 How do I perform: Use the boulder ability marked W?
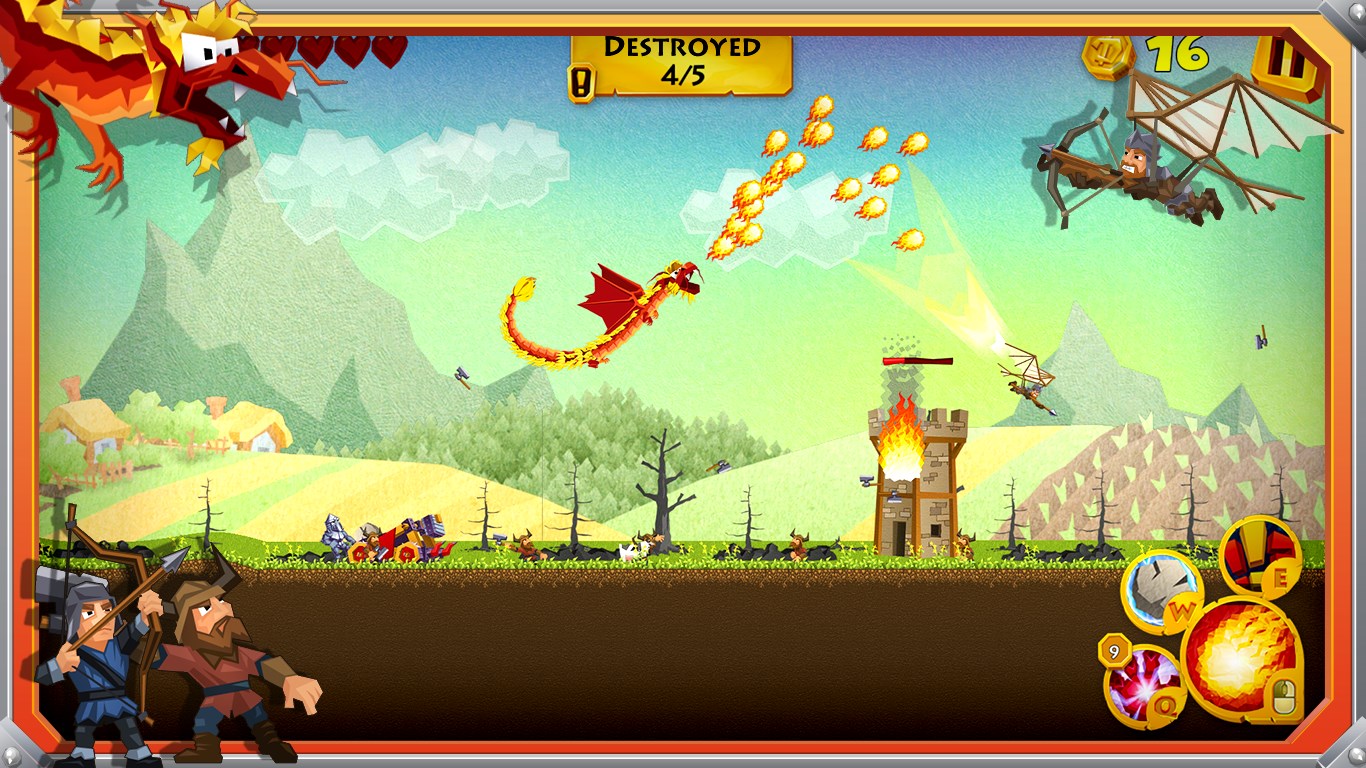click(x=1160, y=590)
